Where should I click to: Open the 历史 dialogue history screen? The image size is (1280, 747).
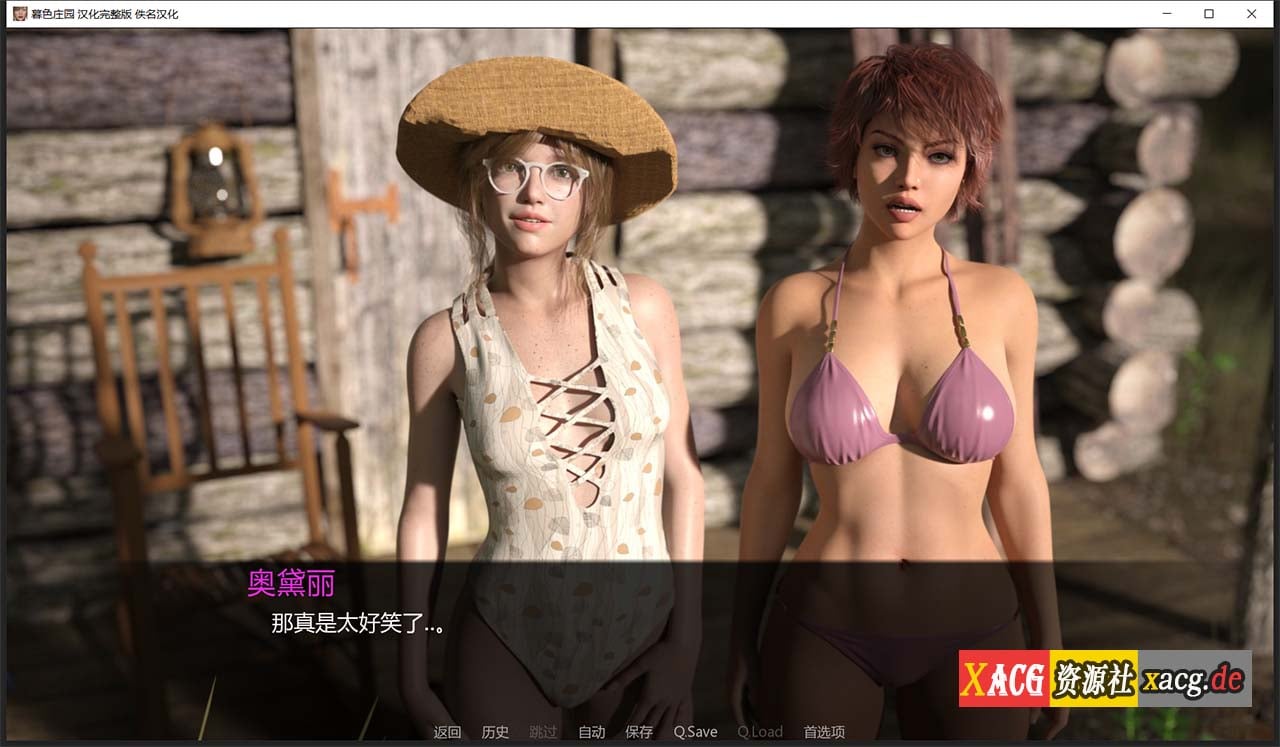point(494,732)
